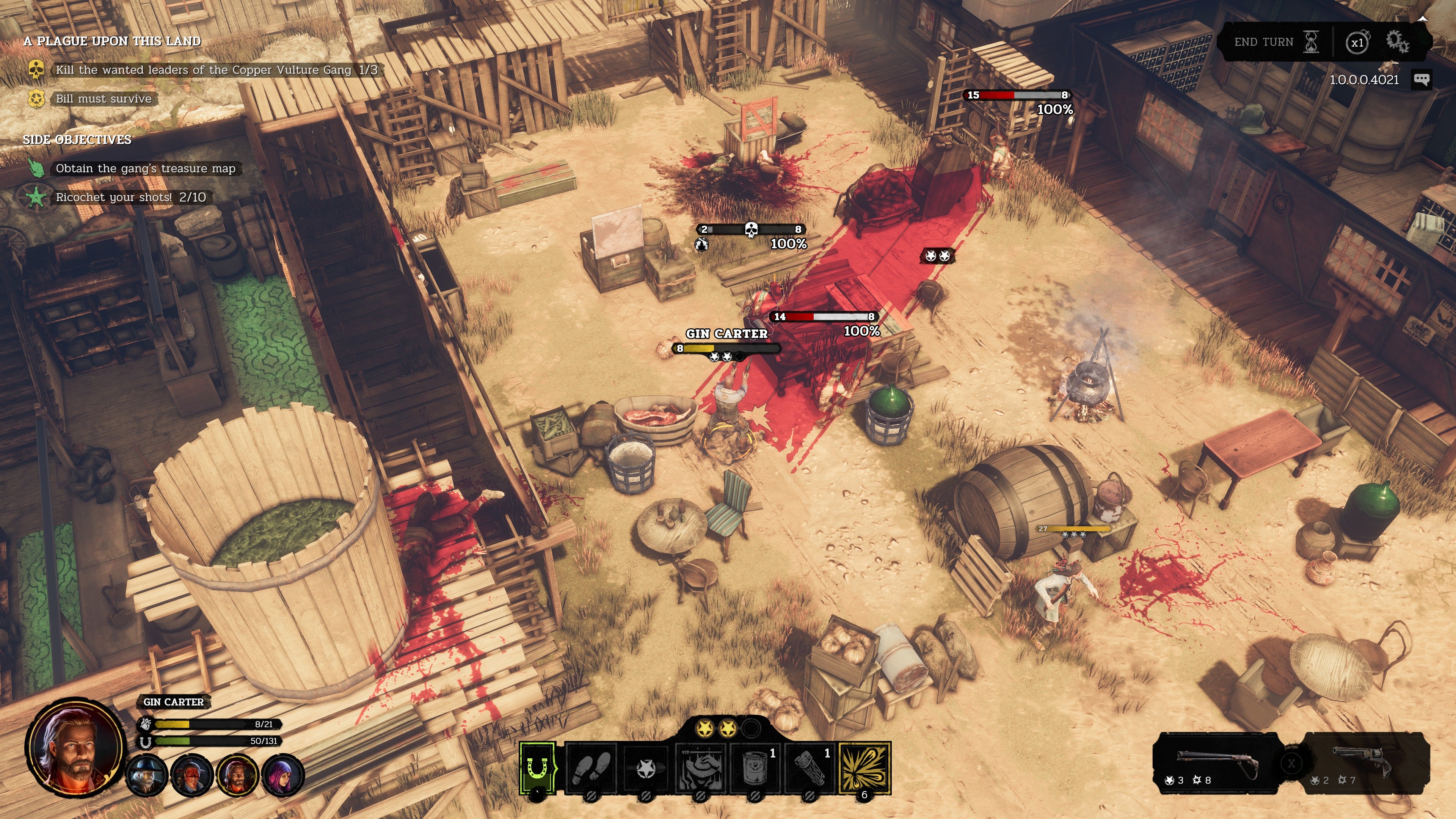1456x819 pixels.
Task: Select the blue-hat gunslinger portrait
Action: point(146,775)
